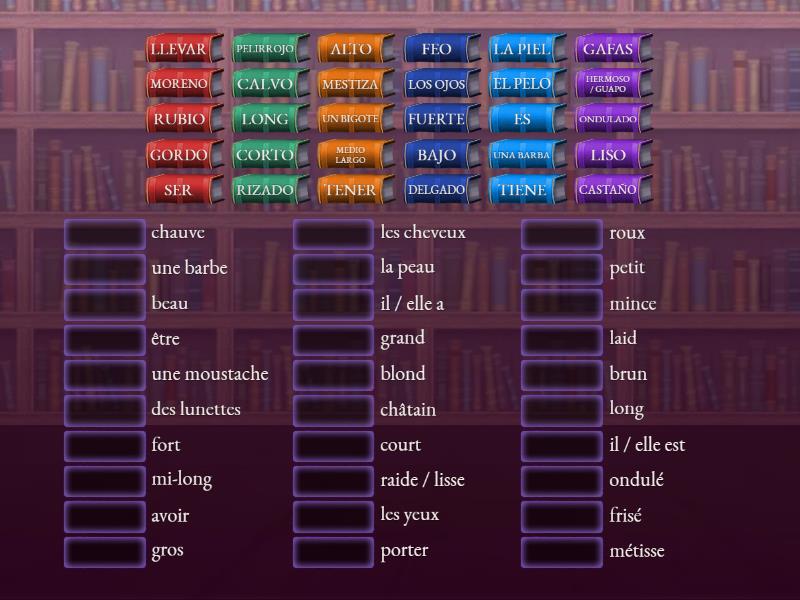800x600 pixels.
Task: Choose the CALVO tile
Action: point(264,84)
